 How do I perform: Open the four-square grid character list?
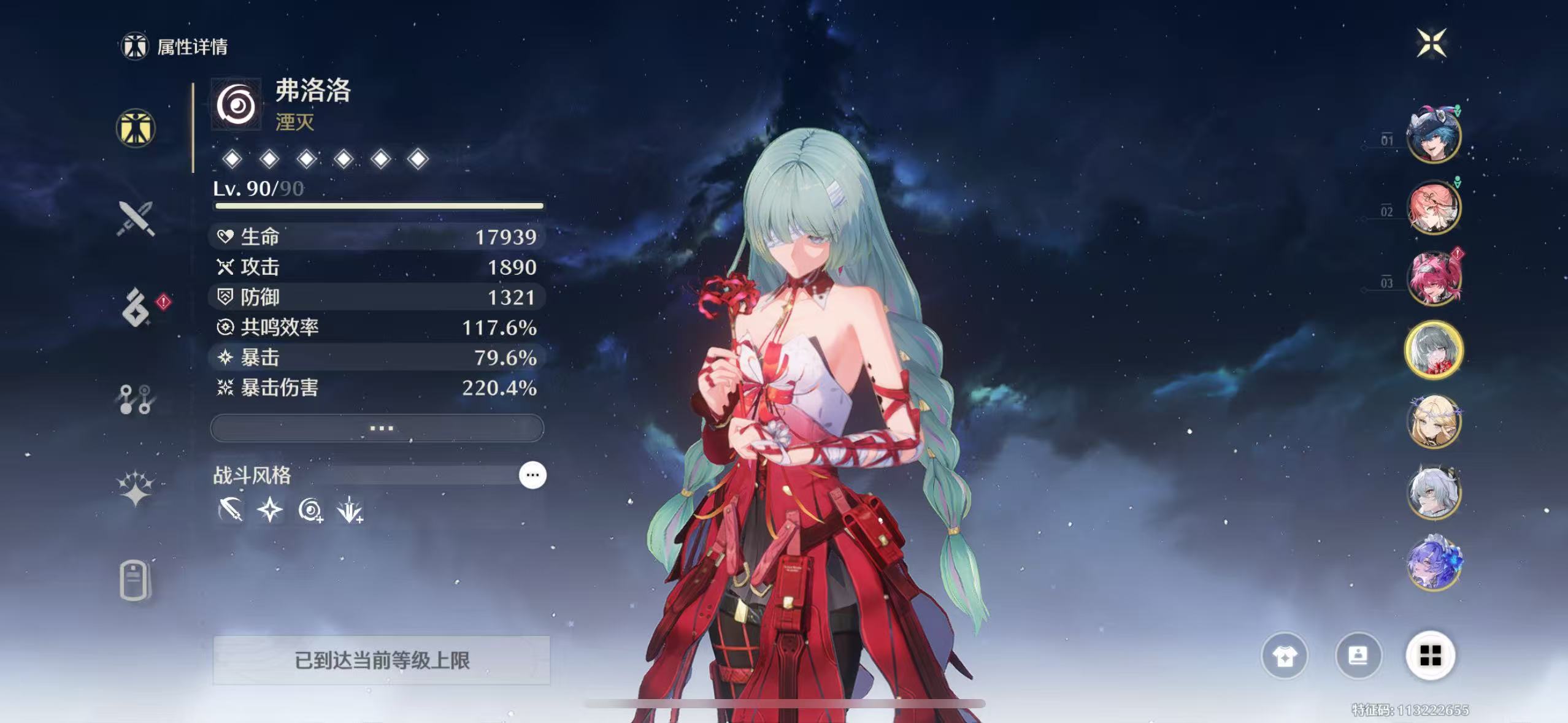pyautogui.click(x=1430, y=656)
